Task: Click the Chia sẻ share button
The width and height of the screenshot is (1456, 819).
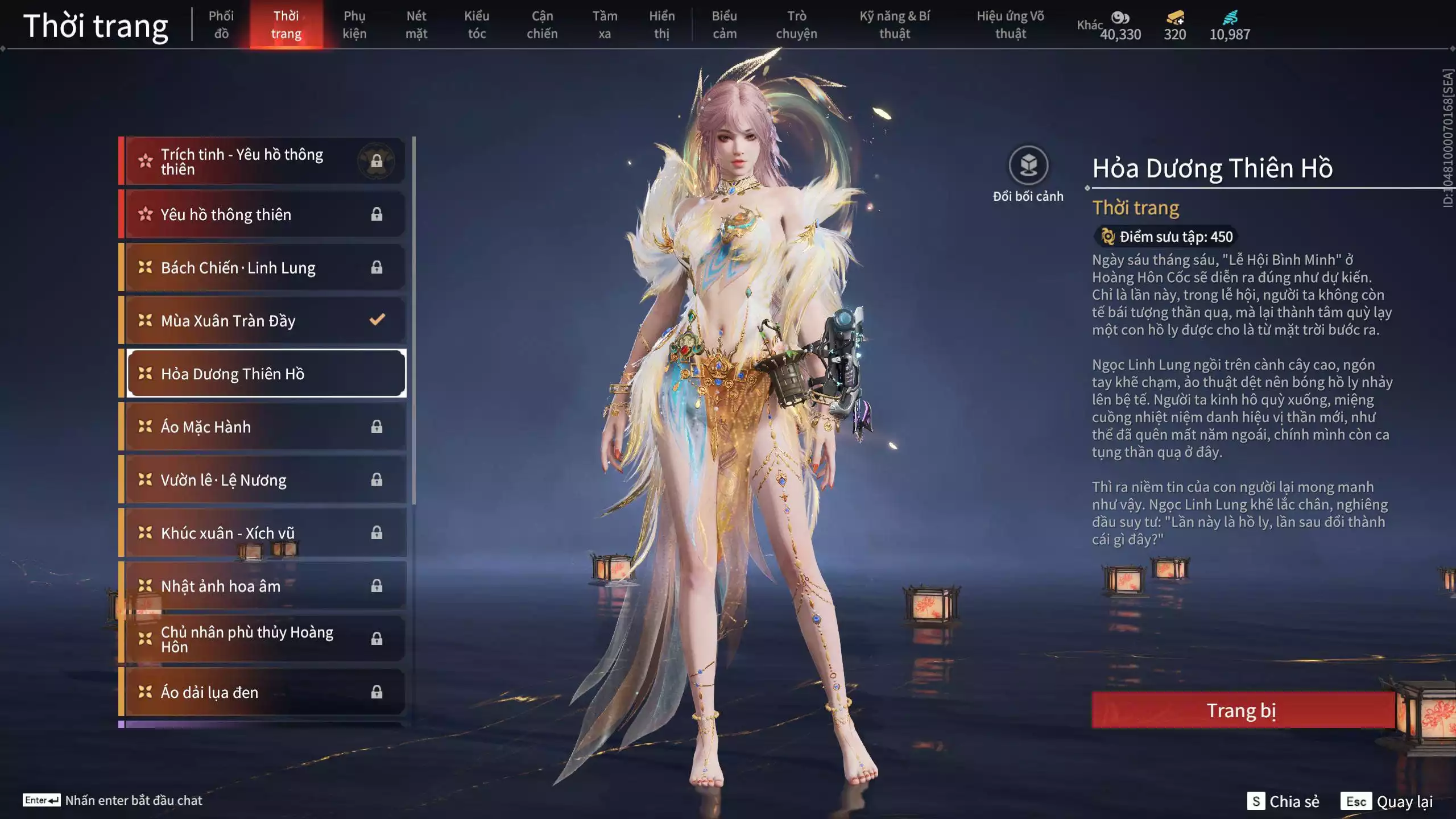Action: pyautogui.click(x=1284, y=801)
